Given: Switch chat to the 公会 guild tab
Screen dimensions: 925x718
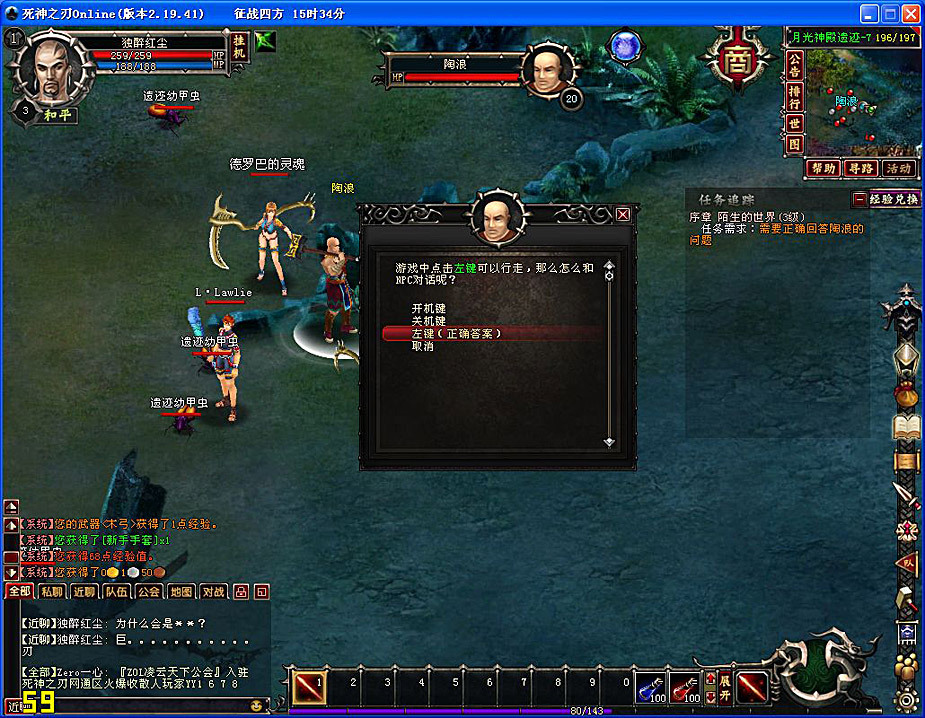Looking at the screenshot, I should point(149,591).
